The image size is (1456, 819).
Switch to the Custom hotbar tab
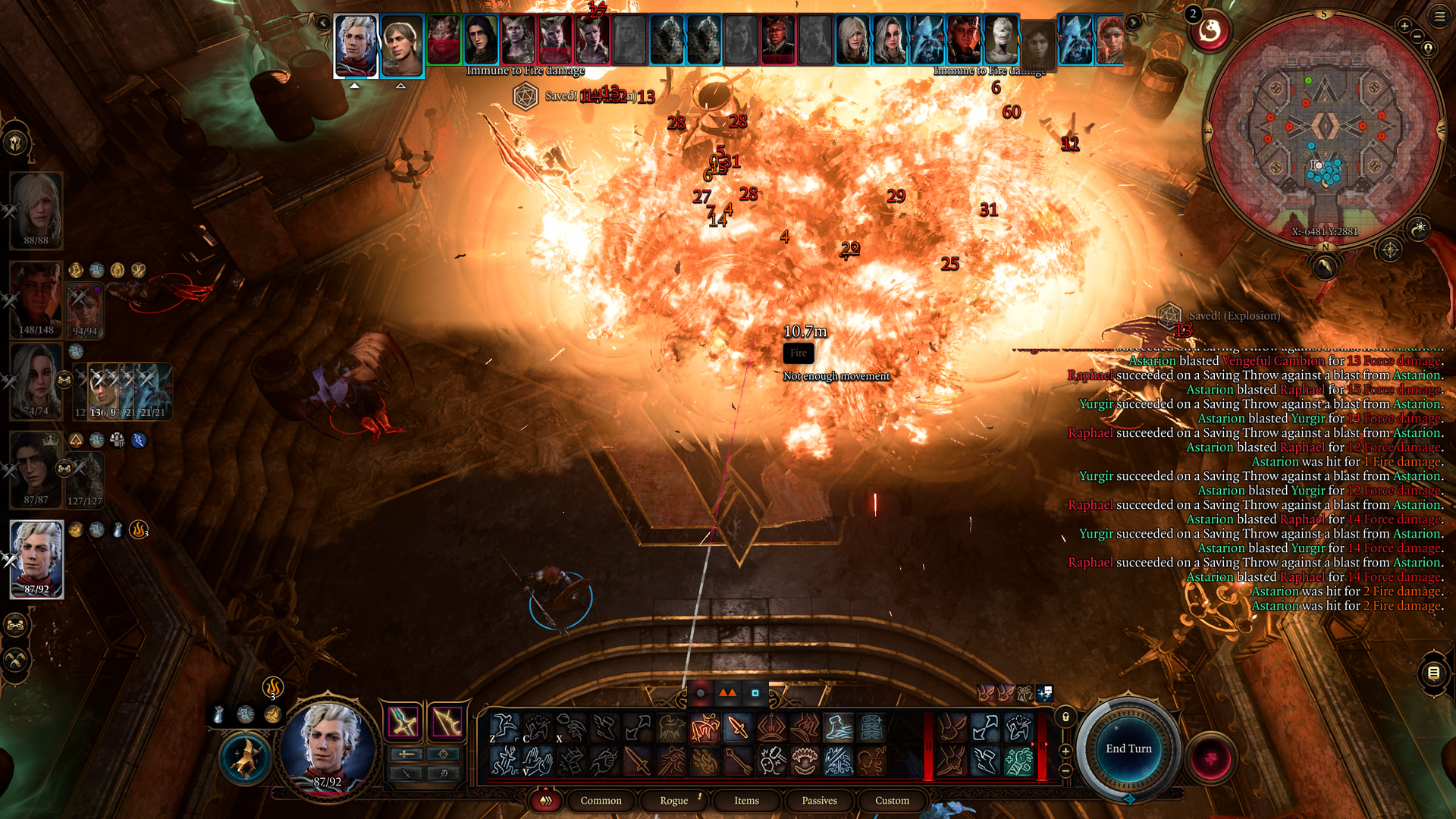pyautogui.click(x=892, y=801)
